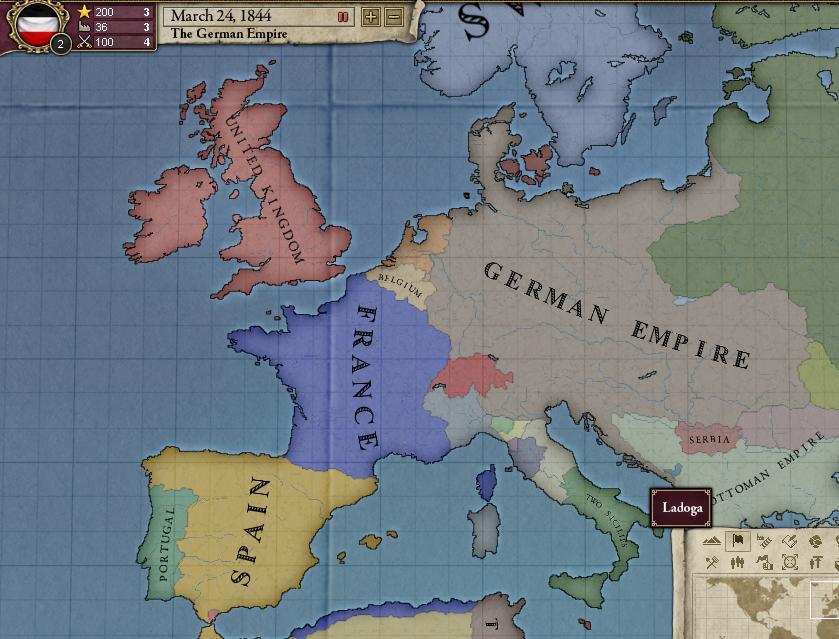
Task: Pause the game using the date bar
Action: 343,16
